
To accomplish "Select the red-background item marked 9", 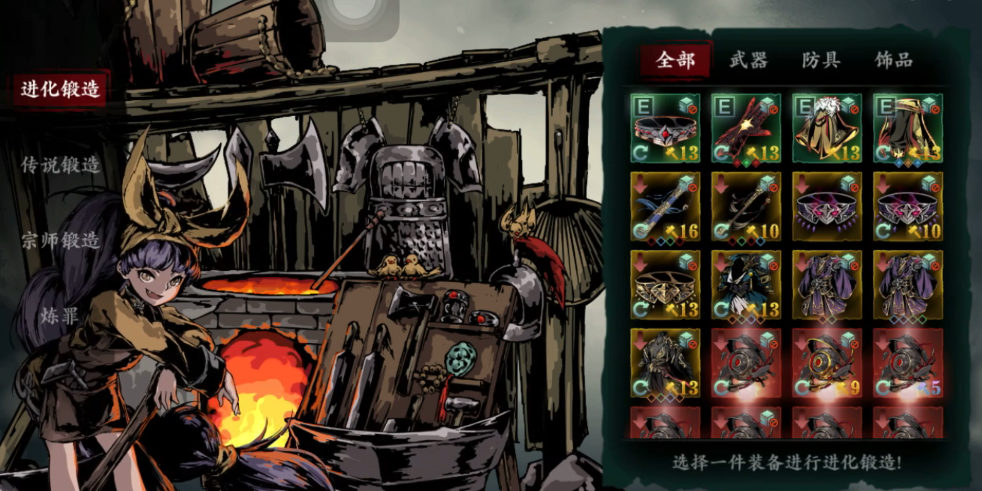I will [827, 362].
